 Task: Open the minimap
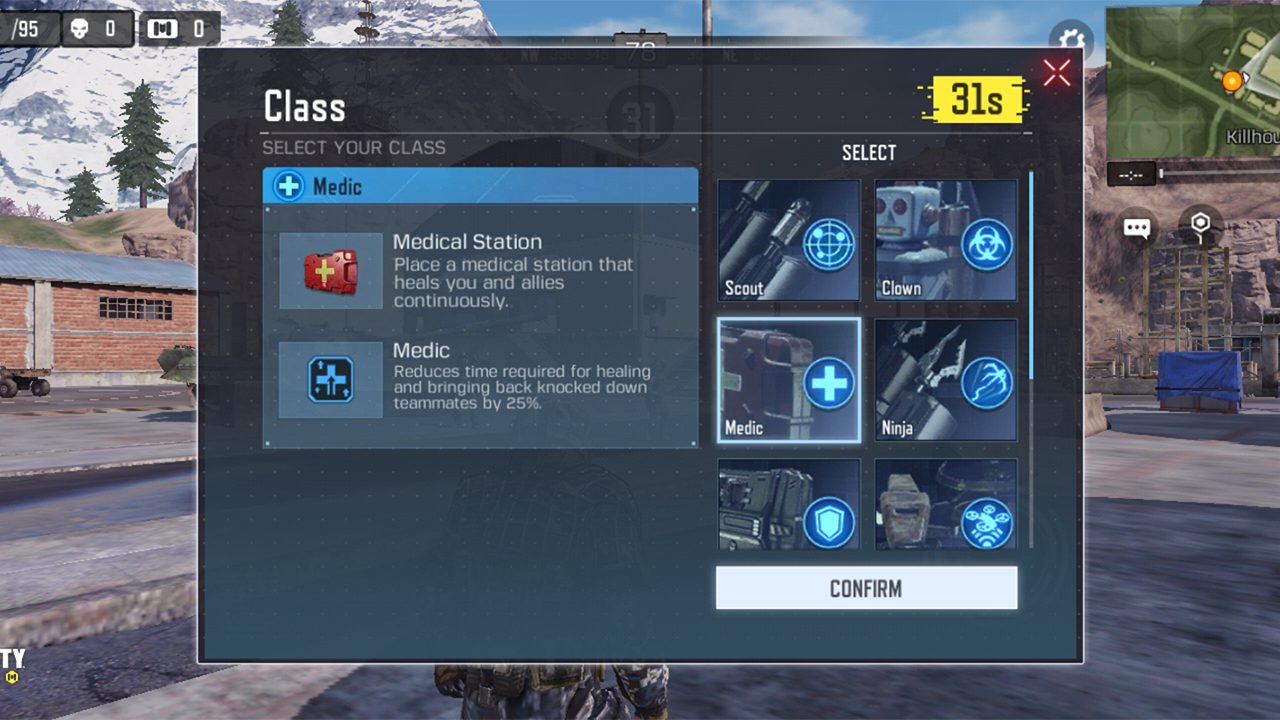point(1192,80)
